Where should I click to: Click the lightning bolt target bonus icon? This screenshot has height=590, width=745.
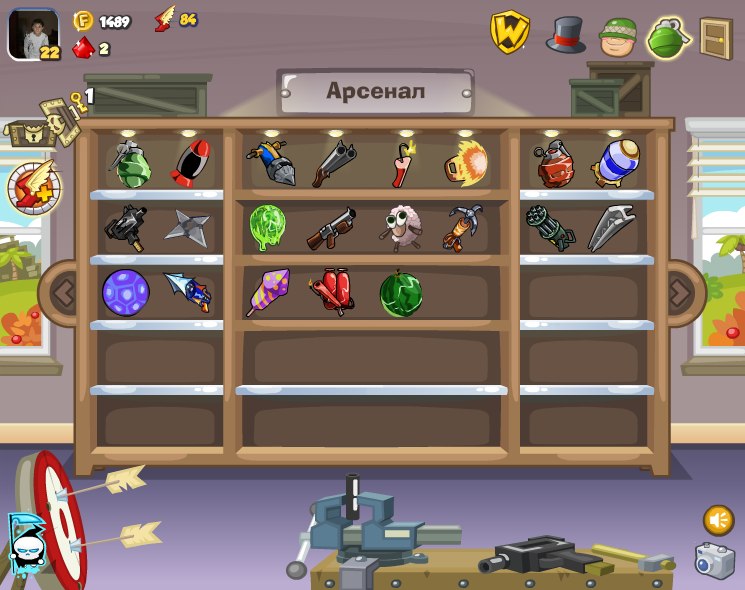(x=34, y=187)
